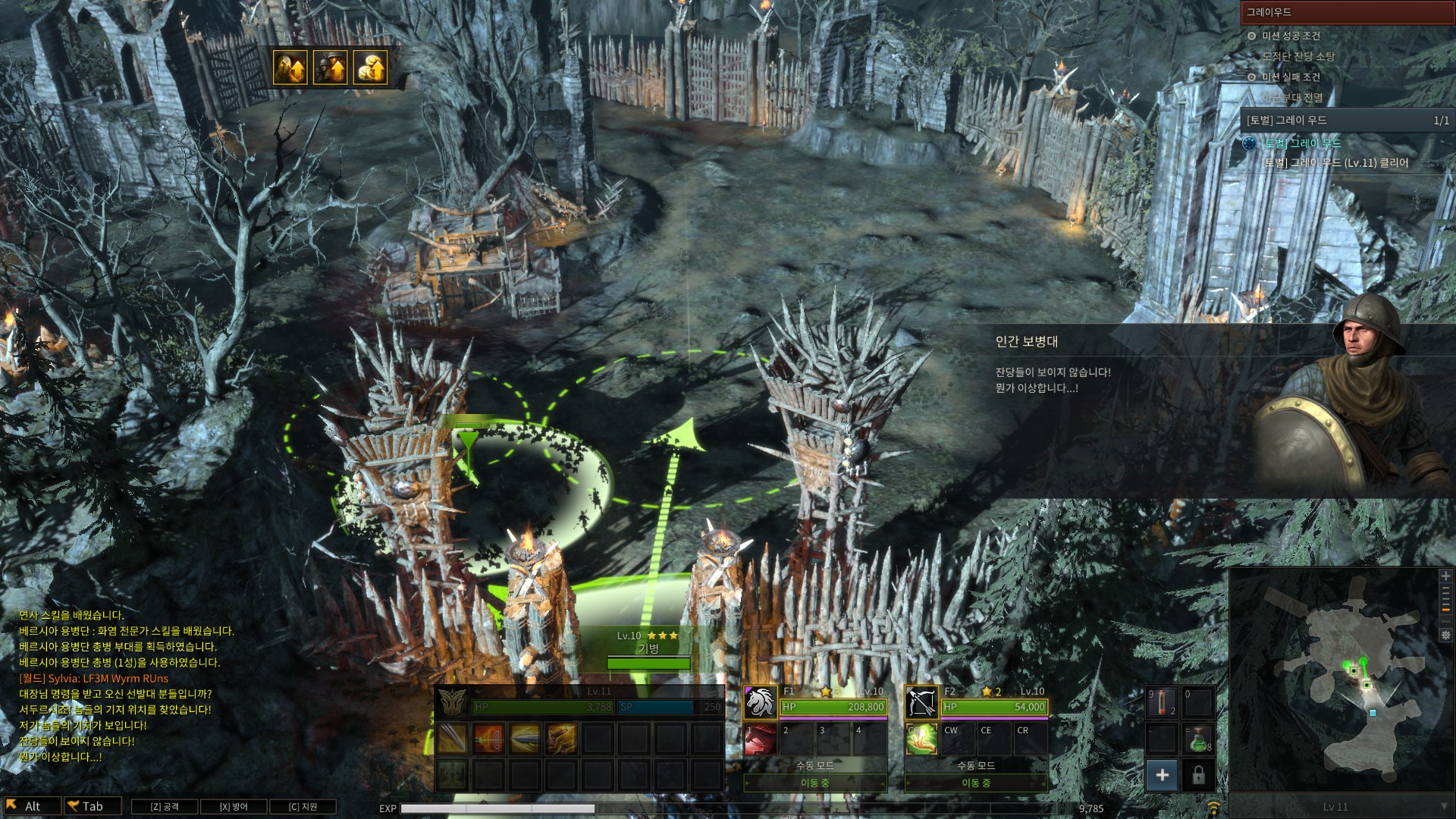
Task: Click the helmeted soldier buff icon
Action: (x=330, y=67)
